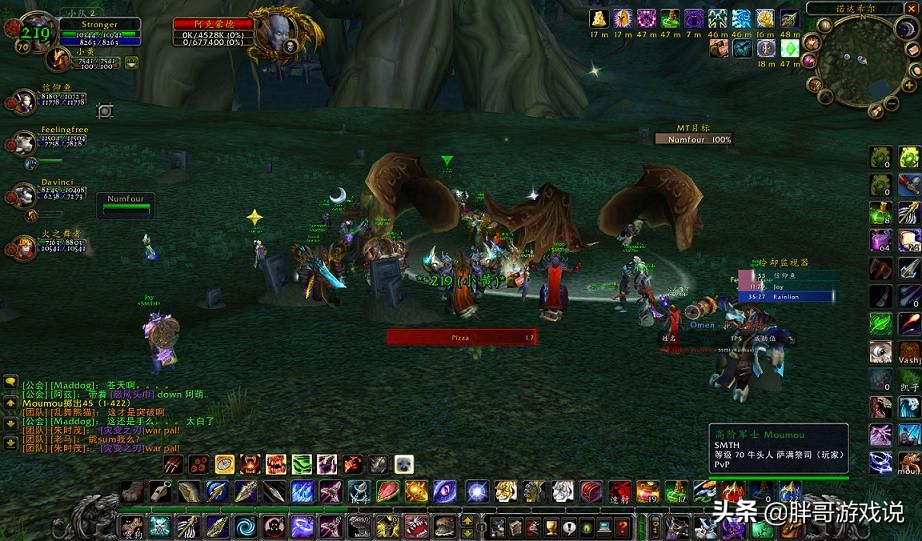Image resolution: width=922 pixels, height=541 pixels.
Task: Use the green potion with count 8
Action: [880, 213]
